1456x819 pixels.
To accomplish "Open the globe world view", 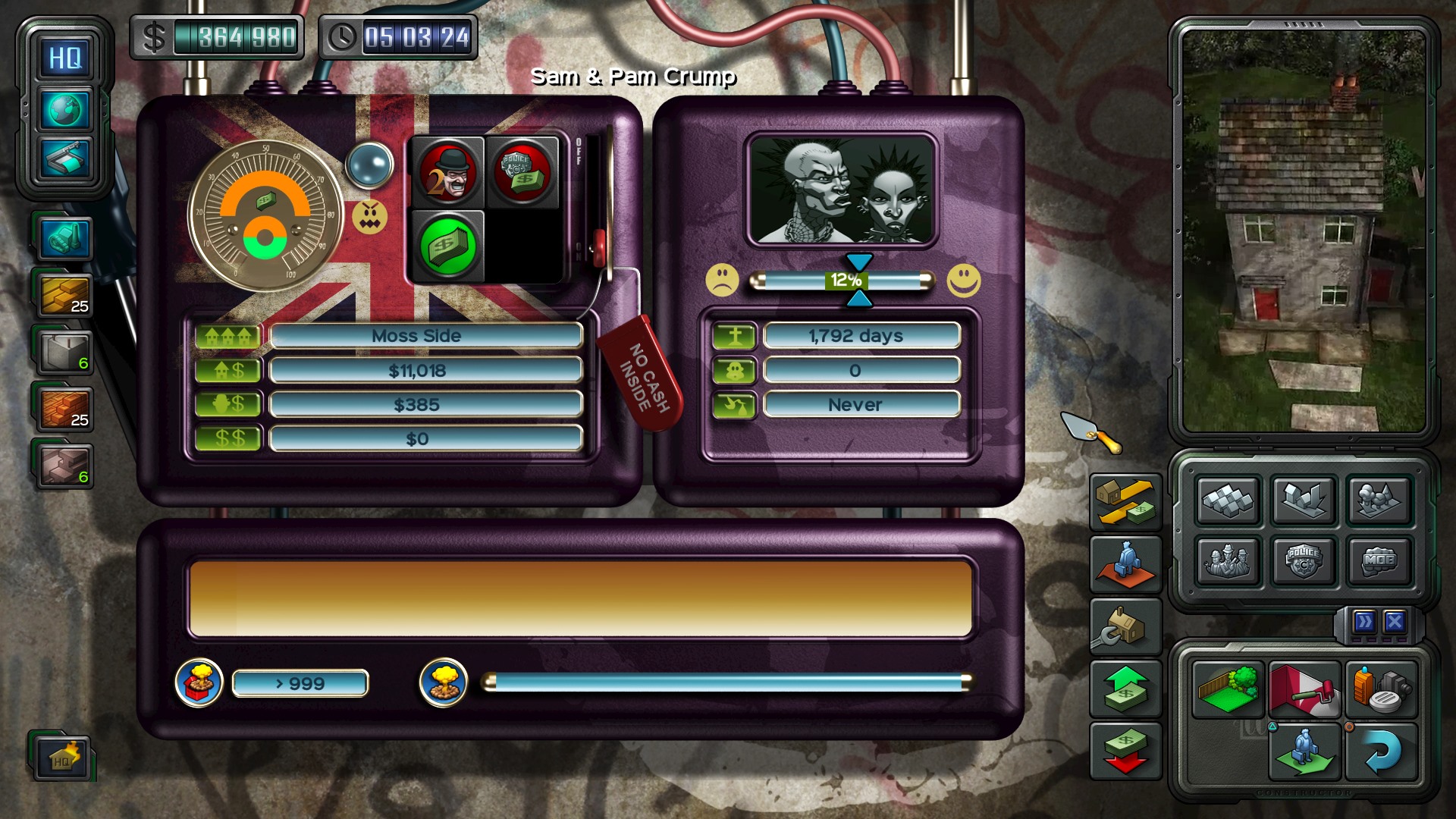I will [65, 110].
